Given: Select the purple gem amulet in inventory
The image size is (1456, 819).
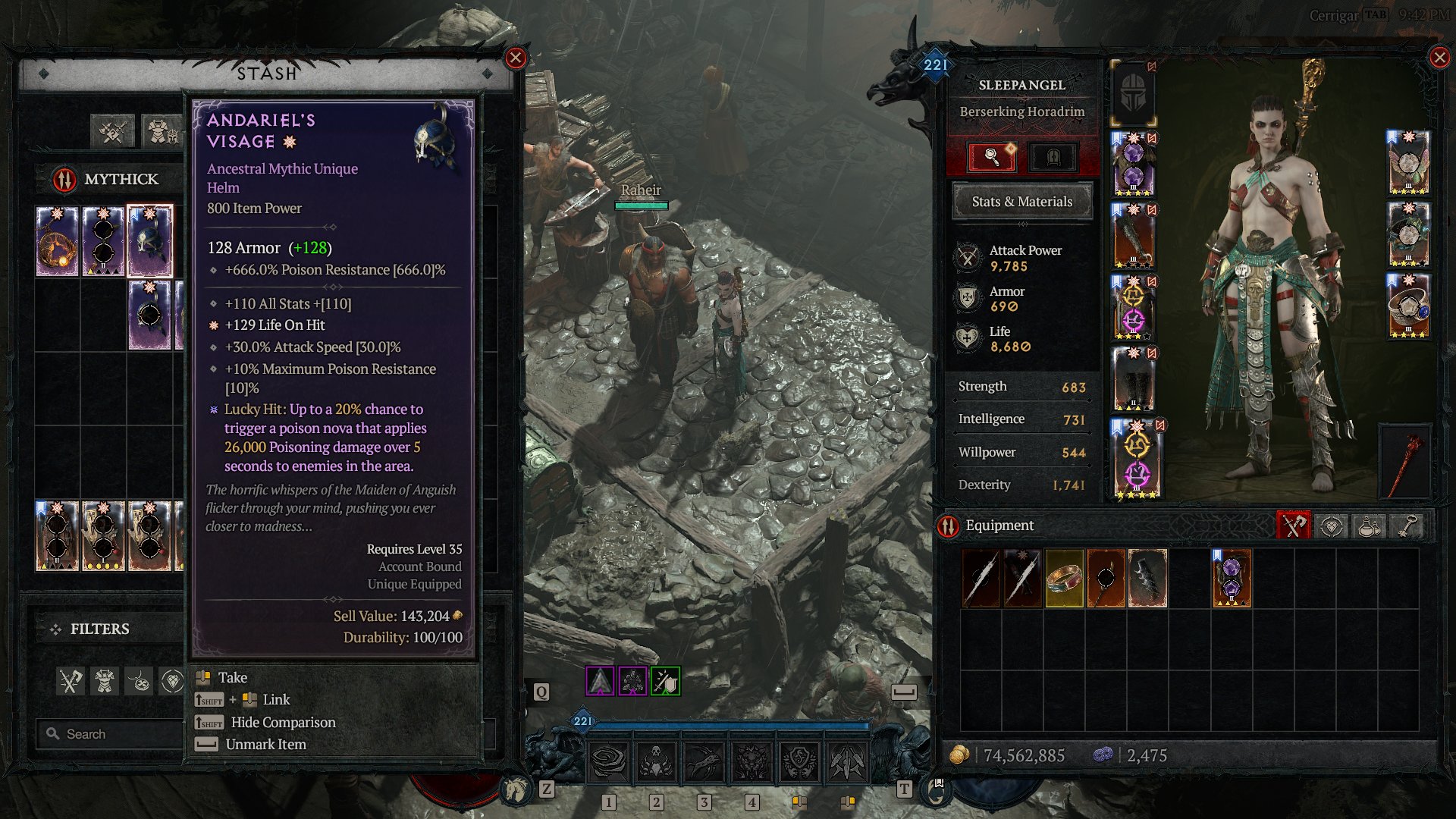Looking at the screenshot, I should [1231, 579].
